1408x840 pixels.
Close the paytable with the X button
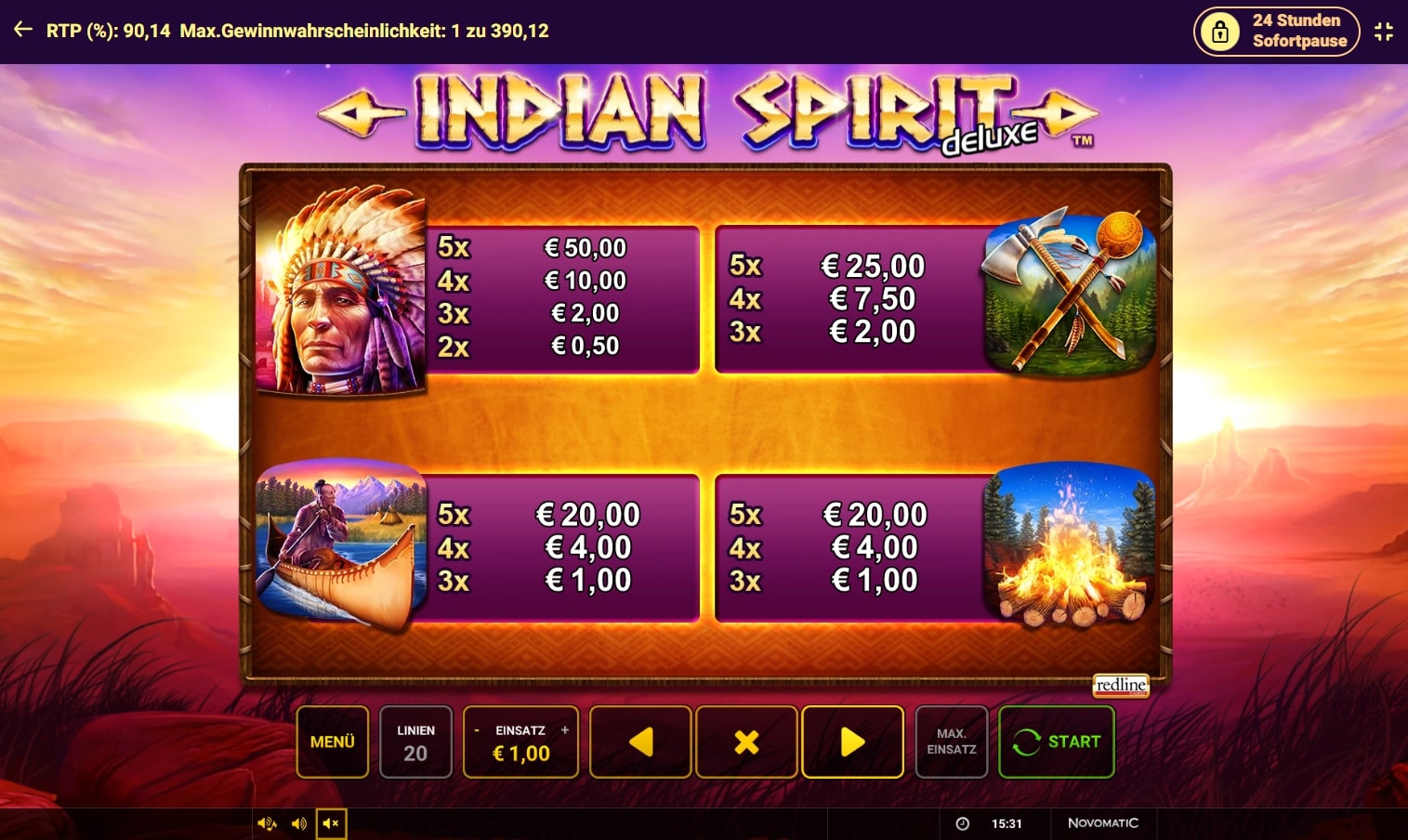pyautogui.click(x=746, y=742)
